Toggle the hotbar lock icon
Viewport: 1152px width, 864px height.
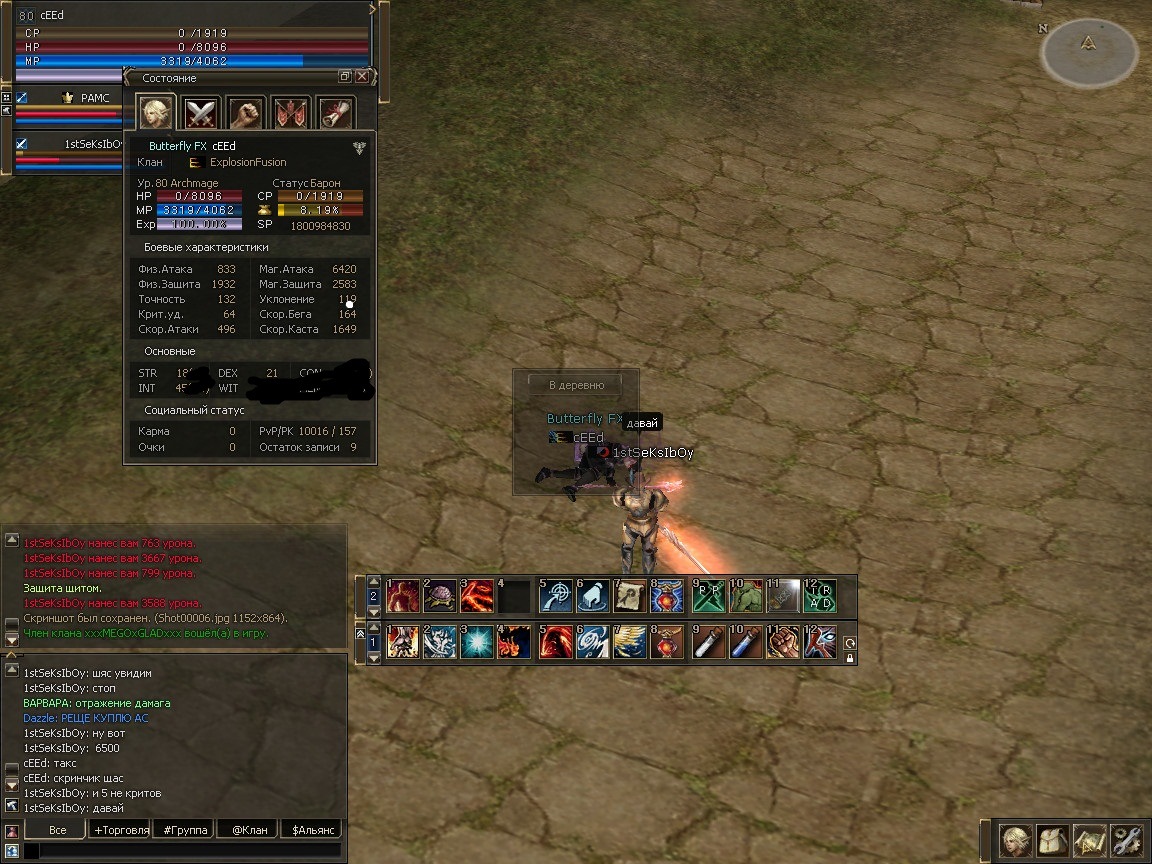pos(850,658)
